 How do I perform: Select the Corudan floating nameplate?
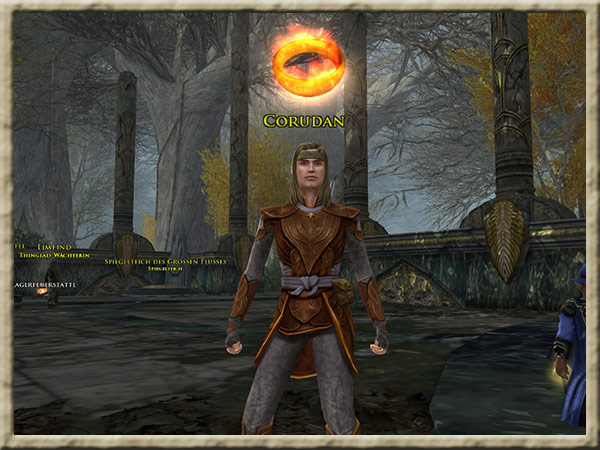click(x=304, y=121)
